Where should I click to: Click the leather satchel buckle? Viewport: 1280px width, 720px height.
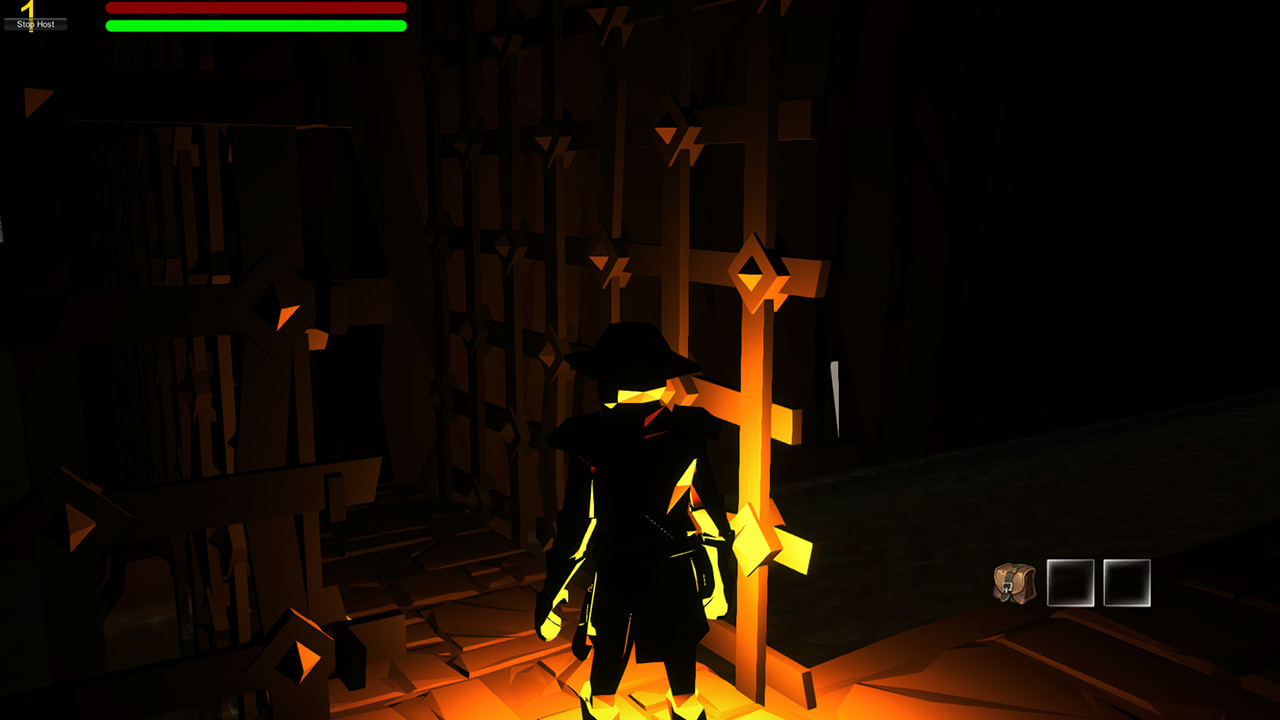(1007, 585)
